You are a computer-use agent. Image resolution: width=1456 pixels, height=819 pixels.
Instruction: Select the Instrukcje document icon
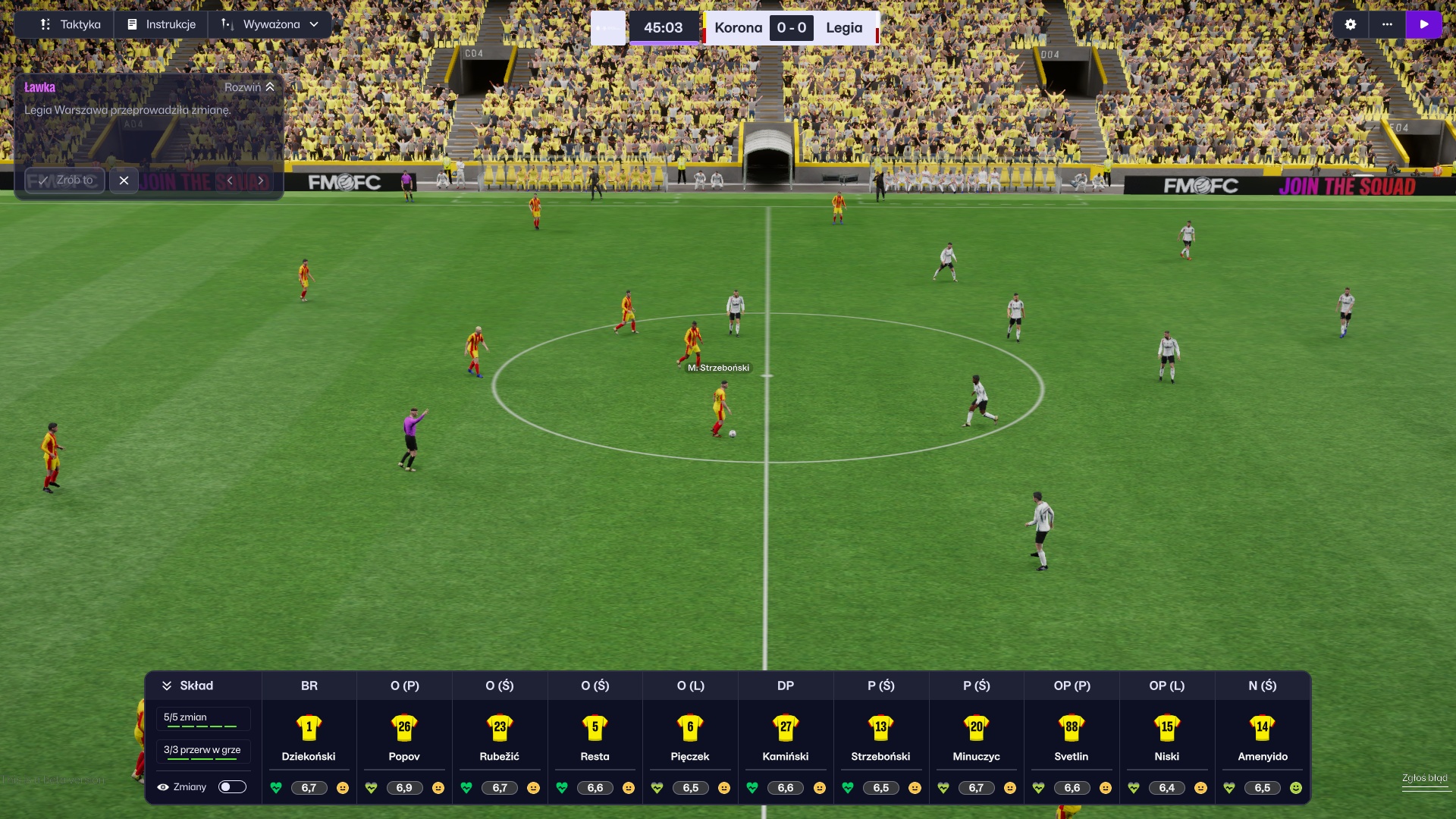pos(131,24)
